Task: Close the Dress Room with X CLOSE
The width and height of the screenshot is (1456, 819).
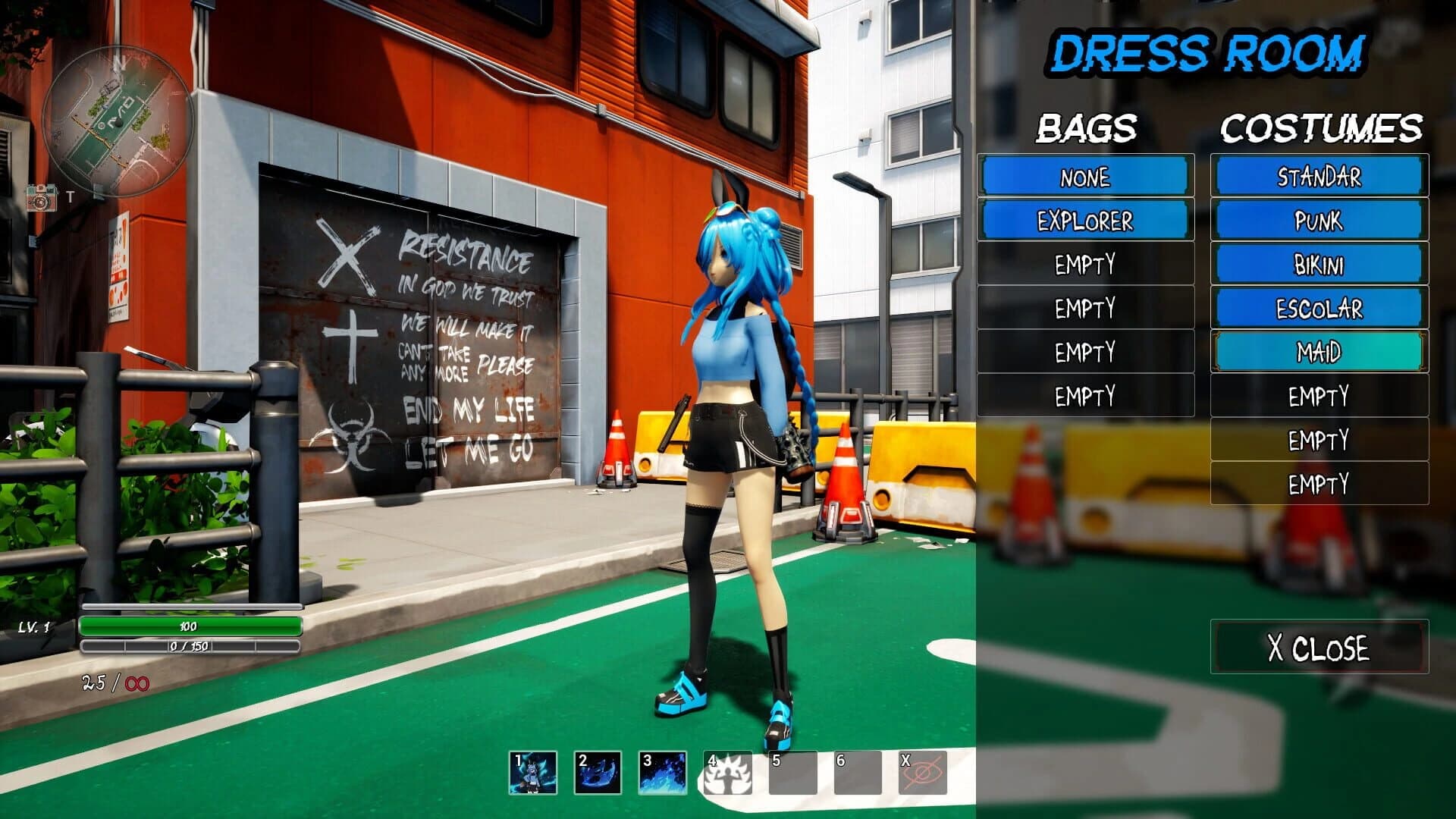Action: point(1319,647)
